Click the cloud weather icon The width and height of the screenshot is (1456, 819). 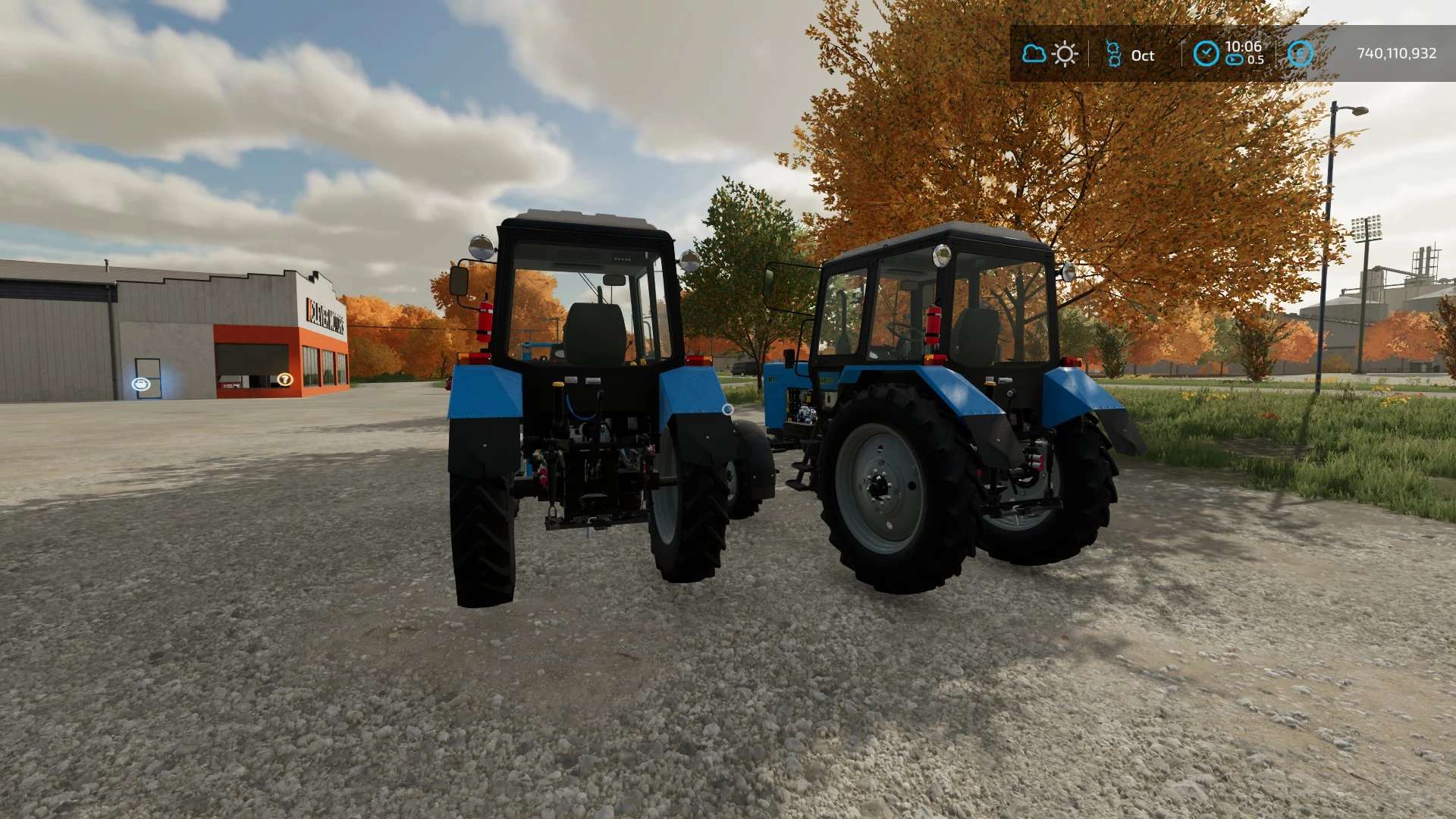click(1034, 54)
